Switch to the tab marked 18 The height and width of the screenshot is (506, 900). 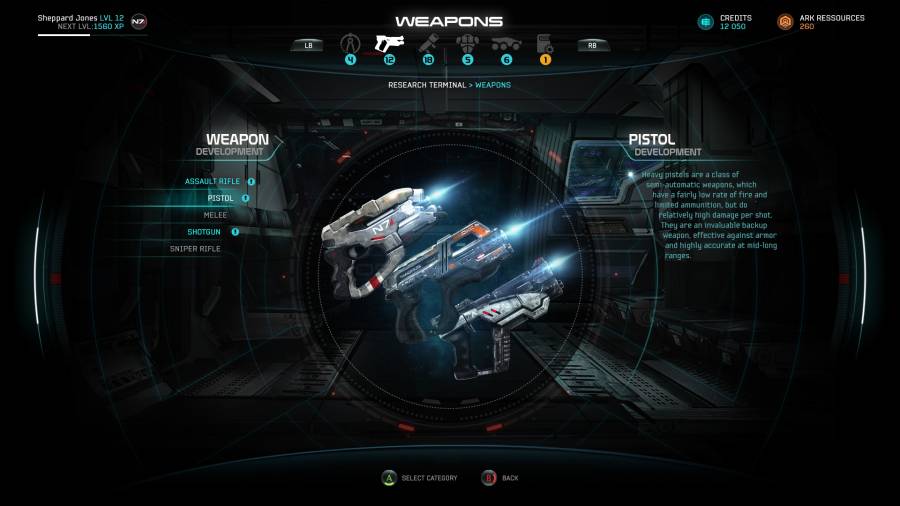click(427, 44)
